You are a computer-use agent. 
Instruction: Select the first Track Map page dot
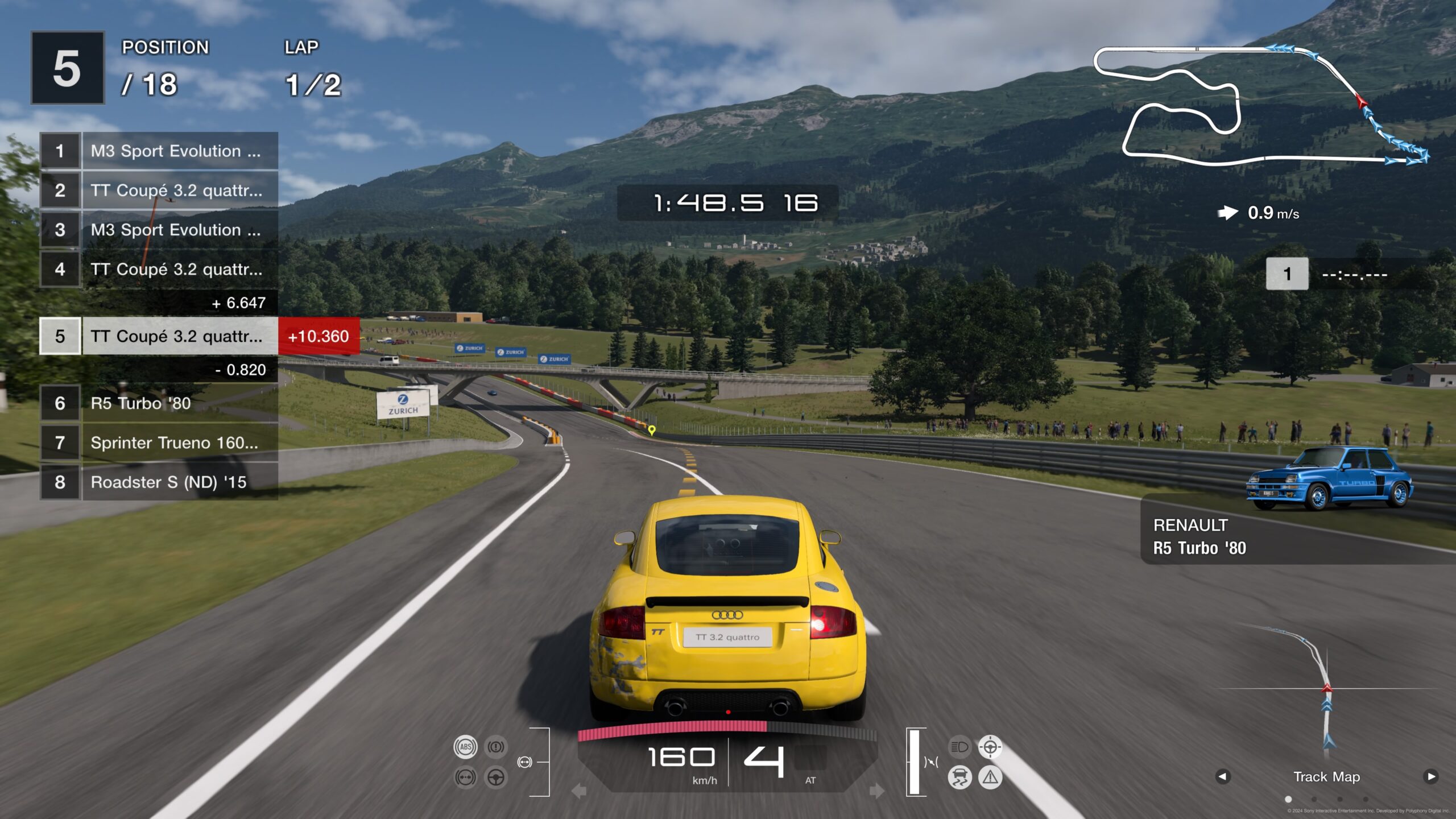[1288, 800]
